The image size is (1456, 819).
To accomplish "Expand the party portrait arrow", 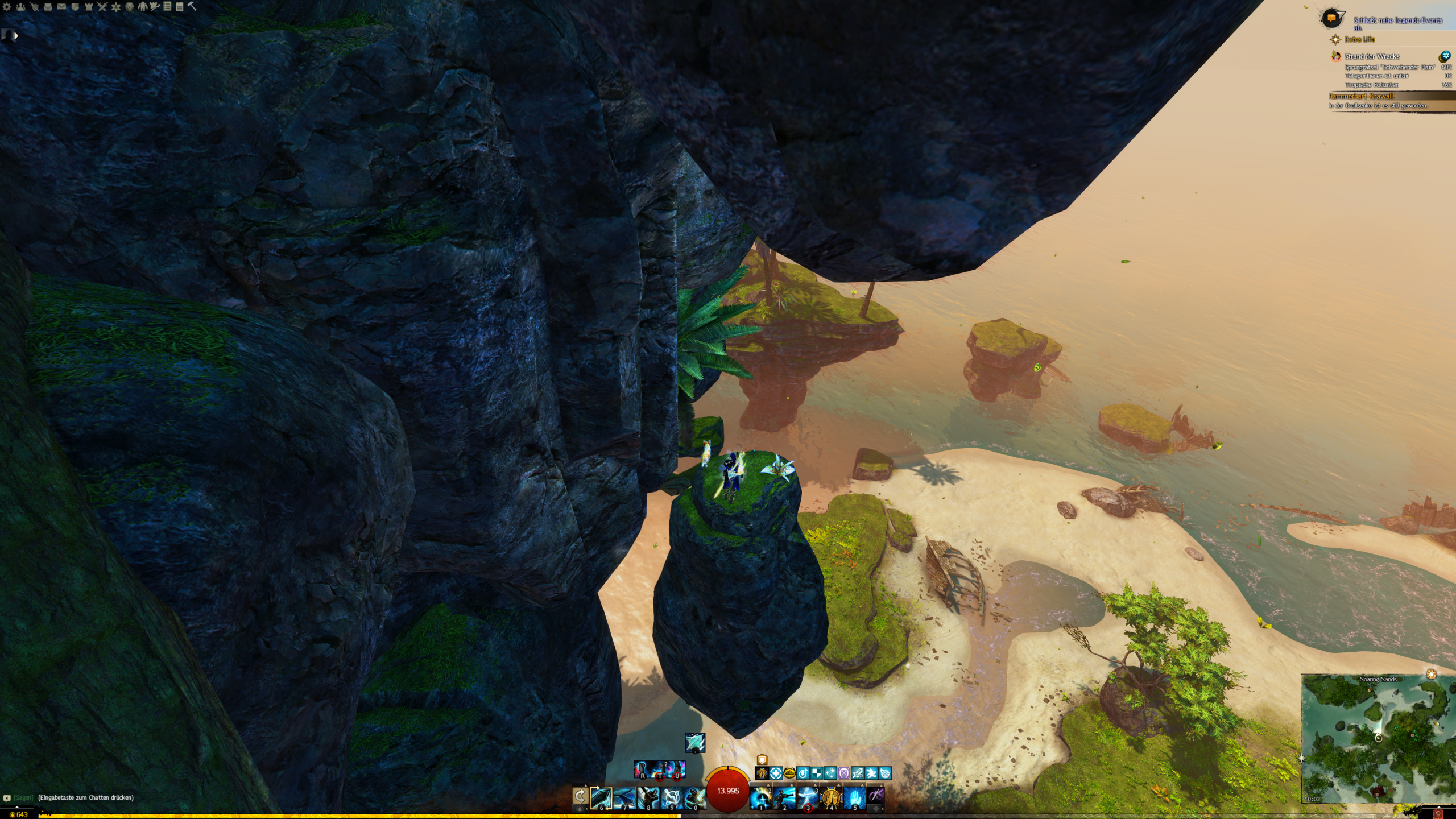I will 16,36.
